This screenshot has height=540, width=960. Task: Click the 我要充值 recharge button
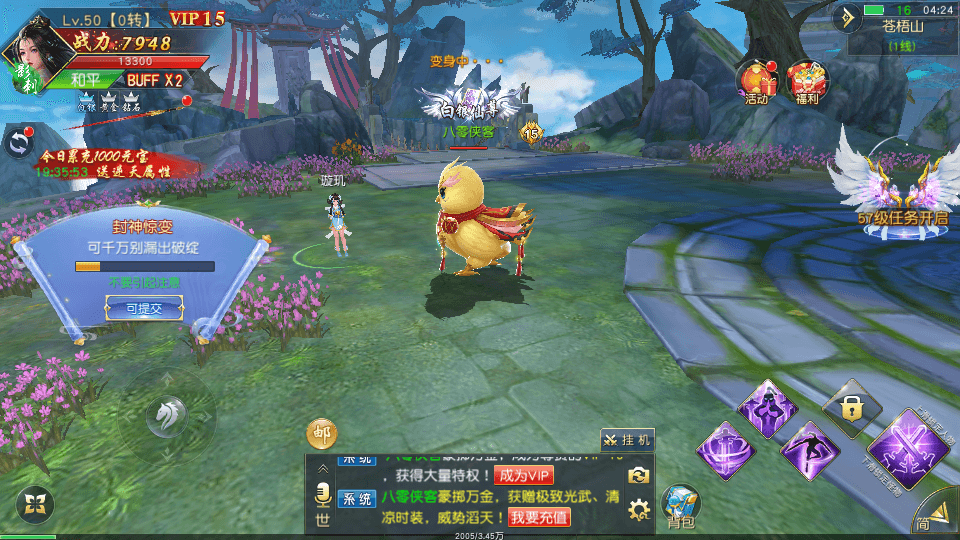(x=539, y=517)
